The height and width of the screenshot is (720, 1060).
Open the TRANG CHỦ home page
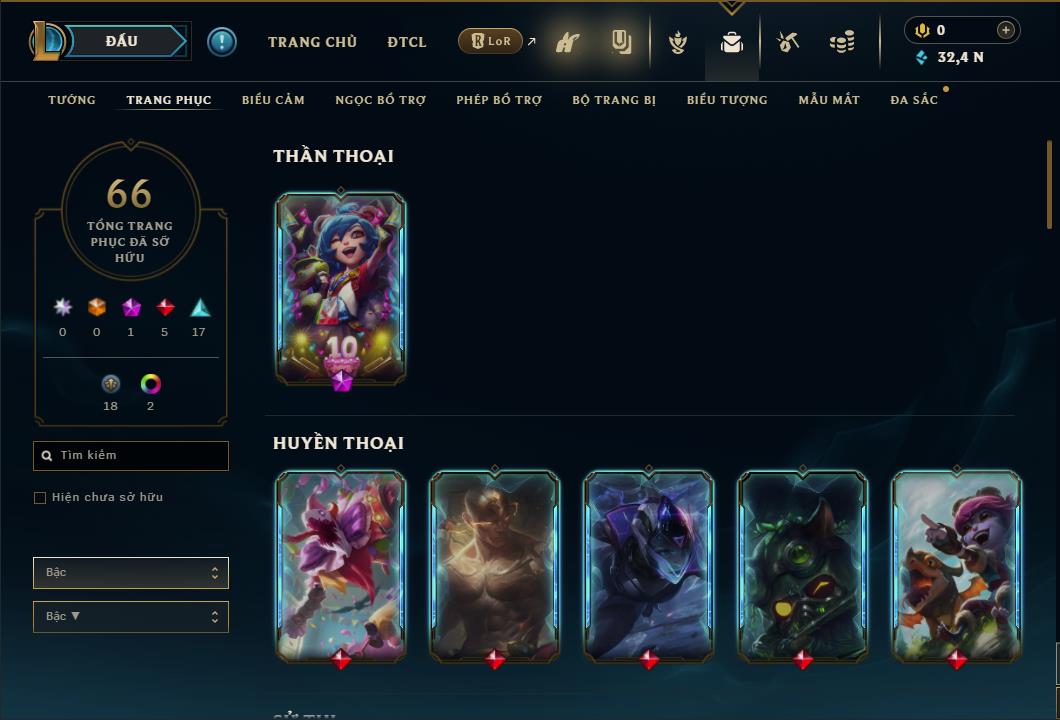click(x=312, y=42)
